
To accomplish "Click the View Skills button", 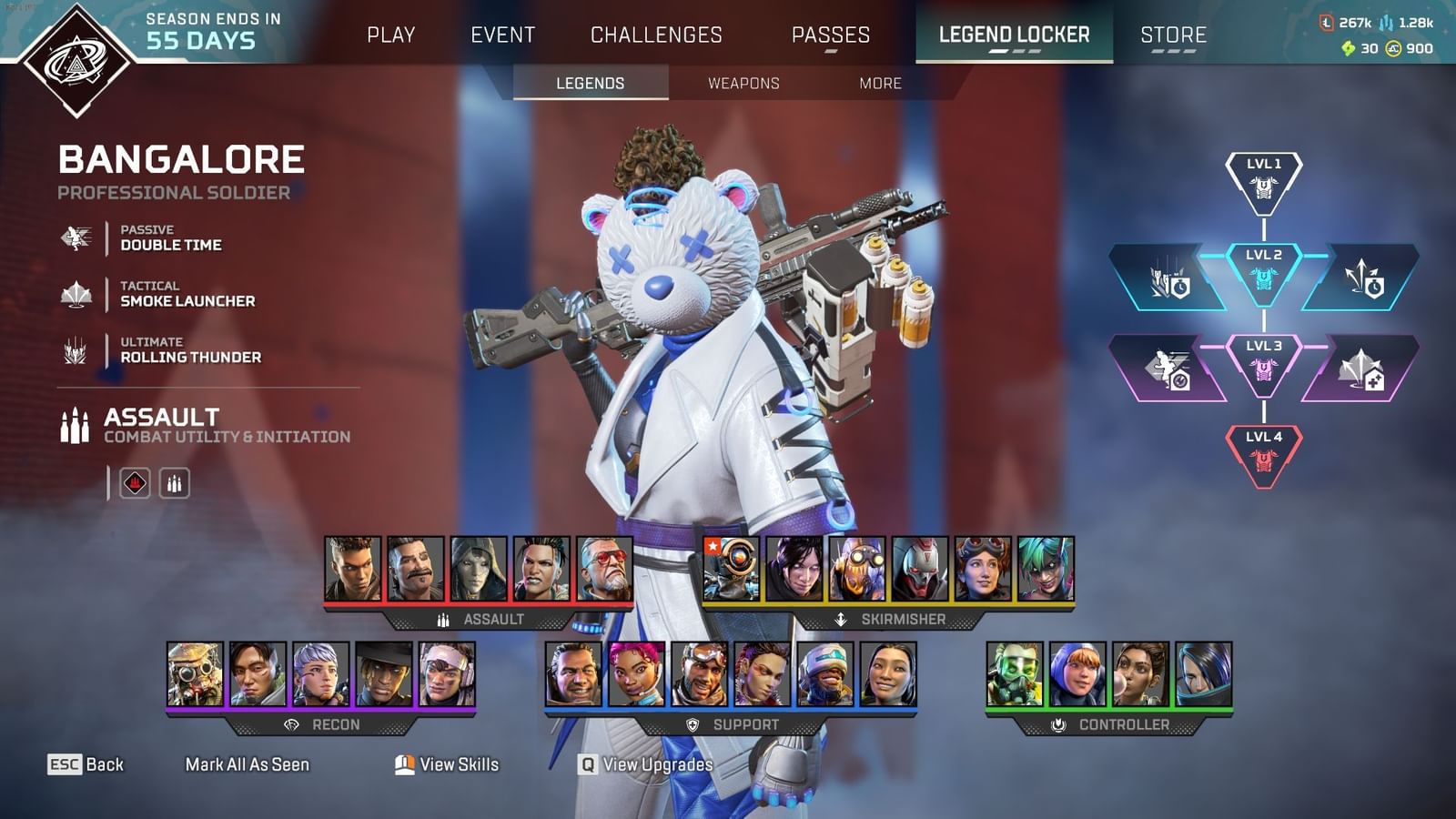I will click(x=449, y=764).
